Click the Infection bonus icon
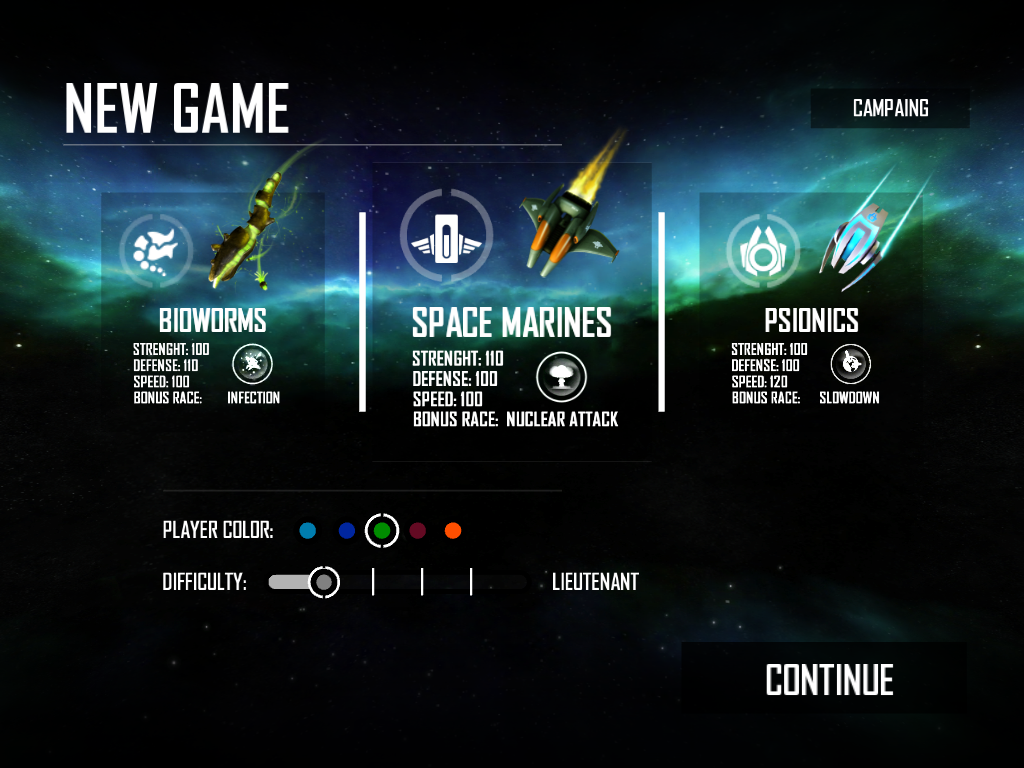 (252, 364)
